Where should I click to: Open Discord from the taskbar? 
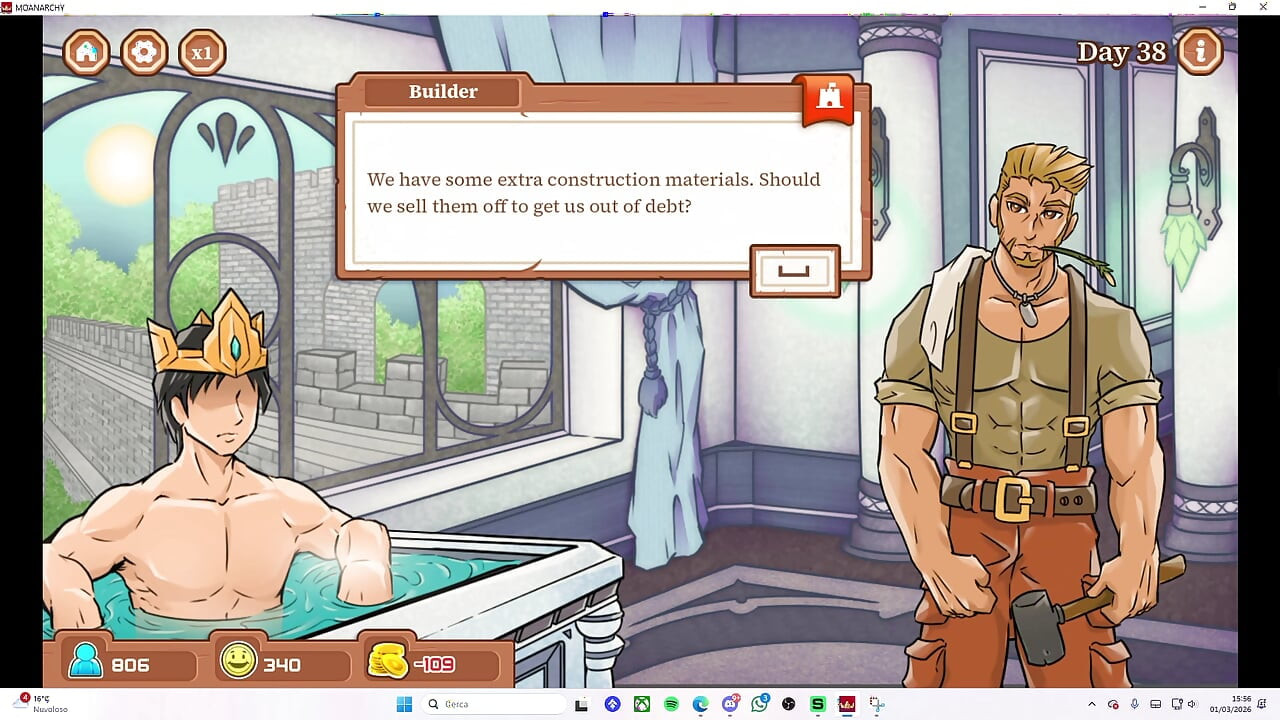click(x=730, y=704)
